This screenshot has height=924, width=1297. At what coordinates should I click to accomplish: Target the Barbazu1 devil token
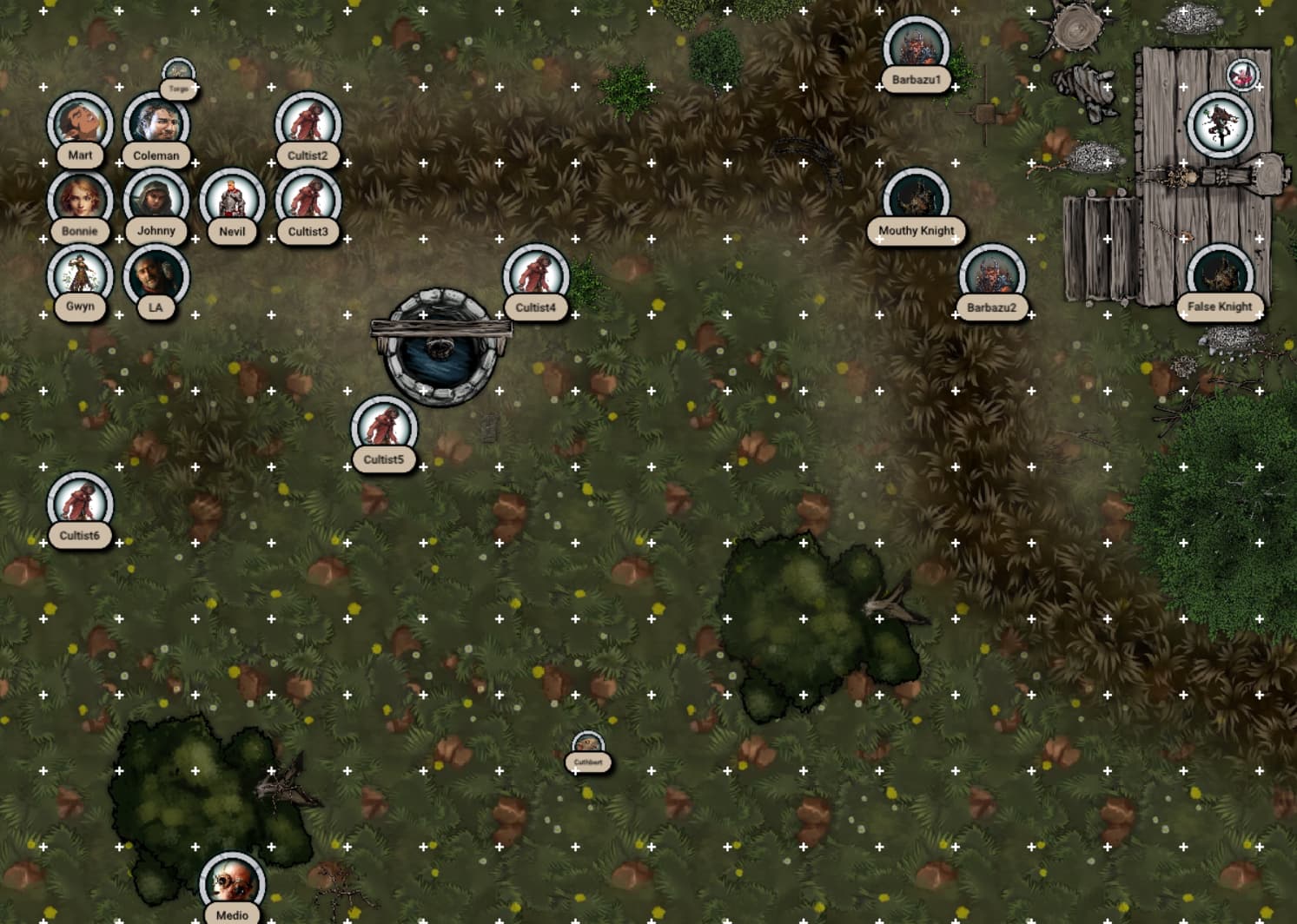(917, 49)
